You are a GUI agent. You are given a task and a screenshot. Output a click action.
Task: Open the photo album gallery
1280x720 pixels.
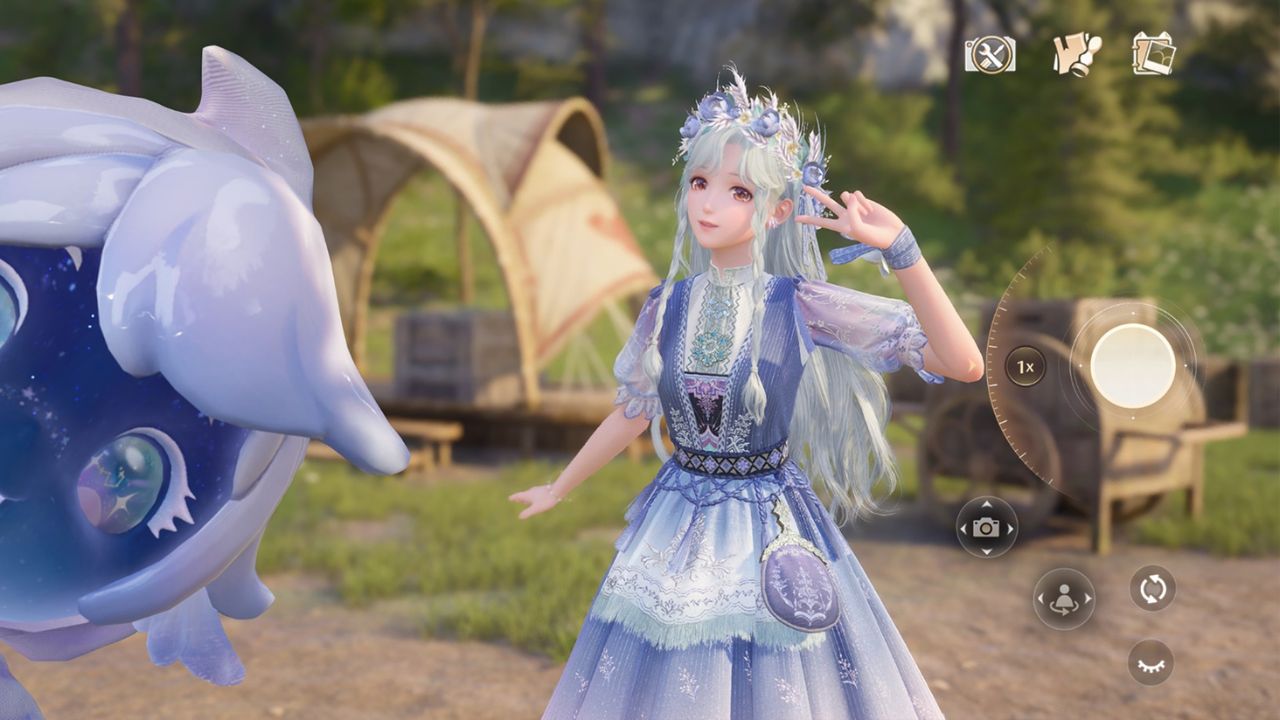pos(1153,54)
